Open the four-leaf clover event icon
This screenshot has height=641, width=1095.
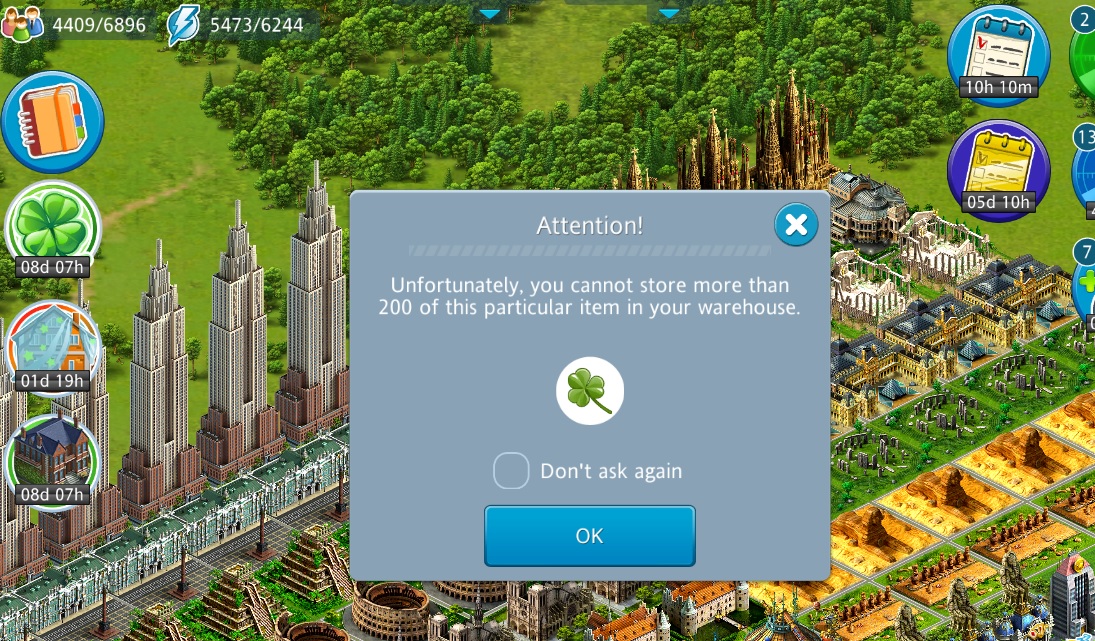53,226
